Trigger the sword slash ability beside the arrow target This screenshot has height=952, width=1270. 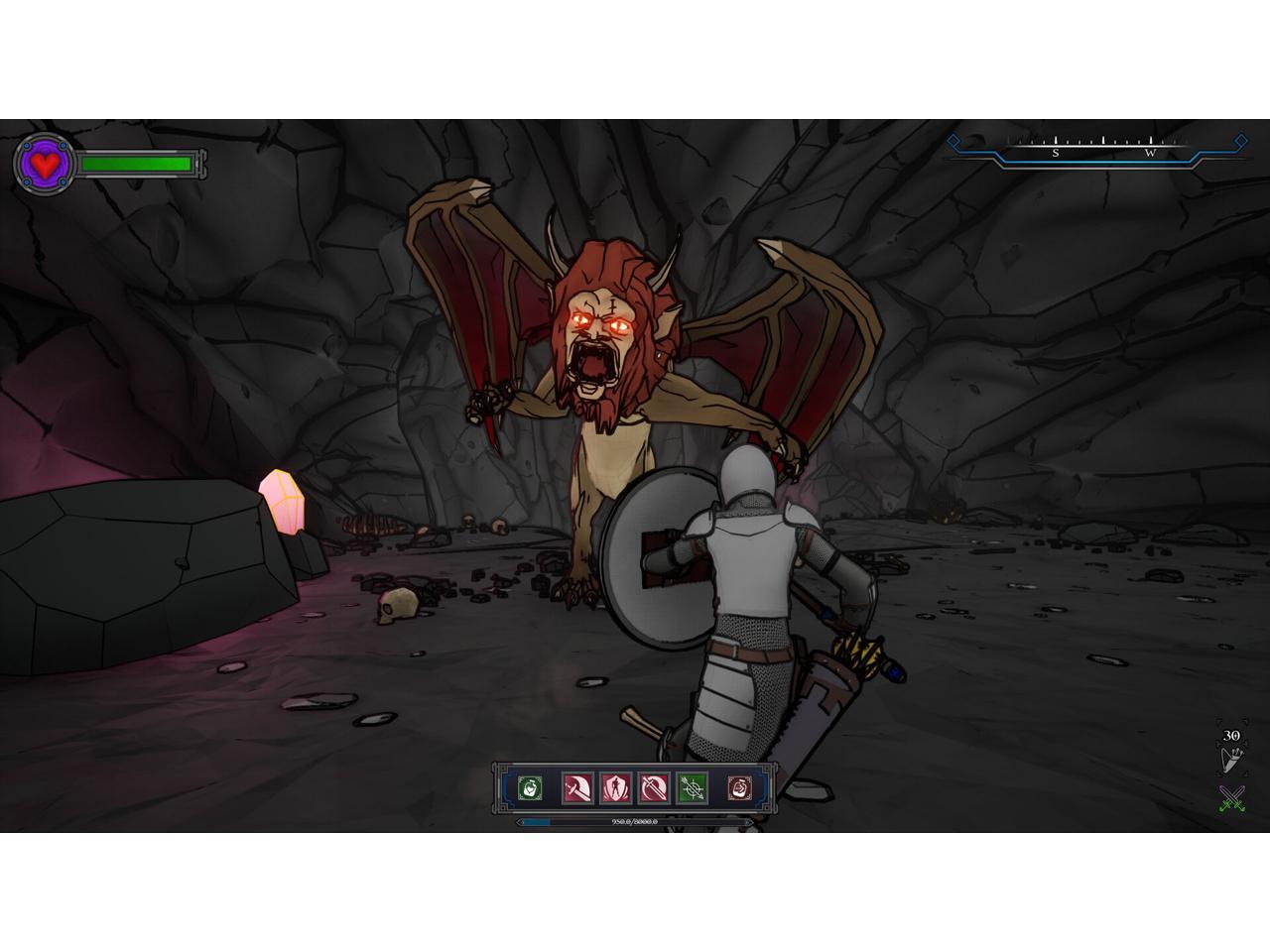654,788
